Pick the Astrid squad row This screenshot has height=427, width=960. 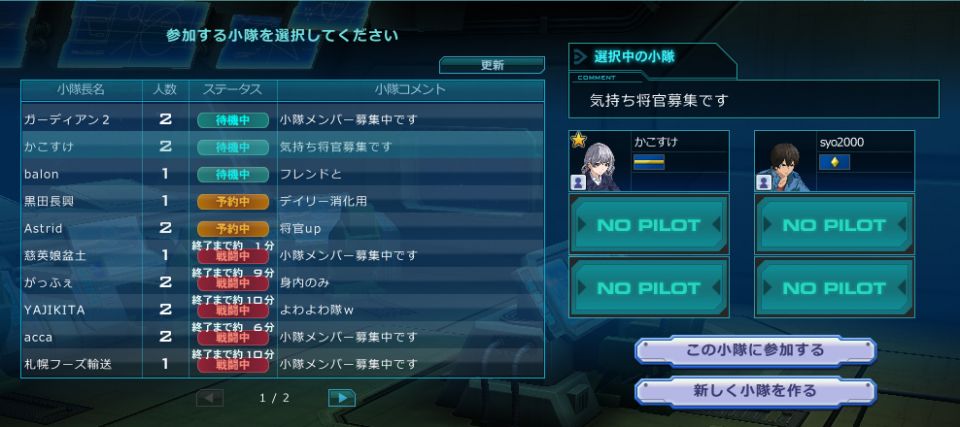coord(282,228)
